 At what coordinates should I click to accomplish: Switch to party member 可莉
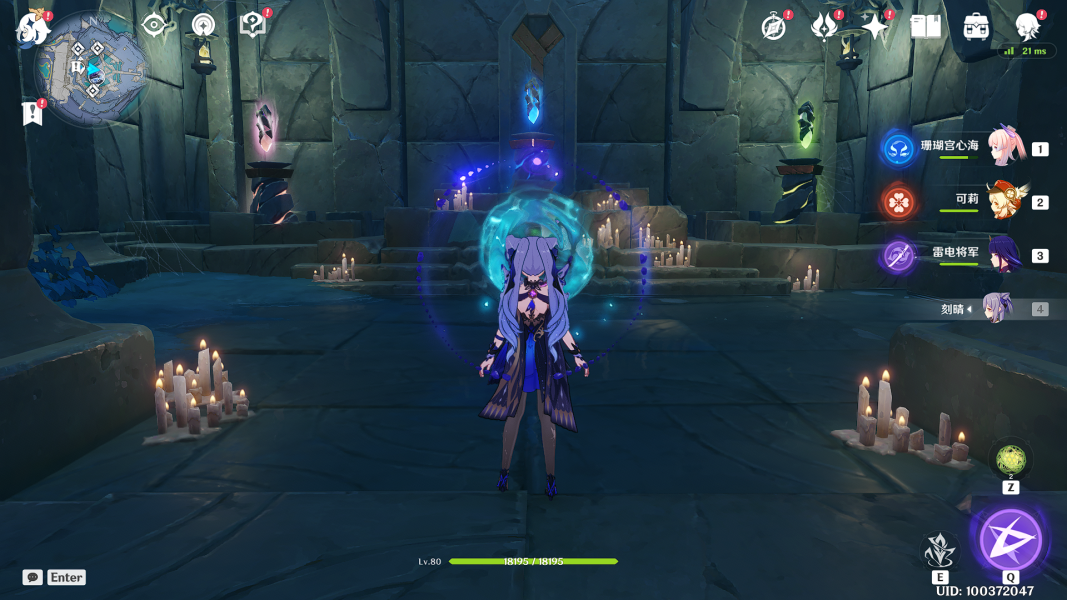1003,202
